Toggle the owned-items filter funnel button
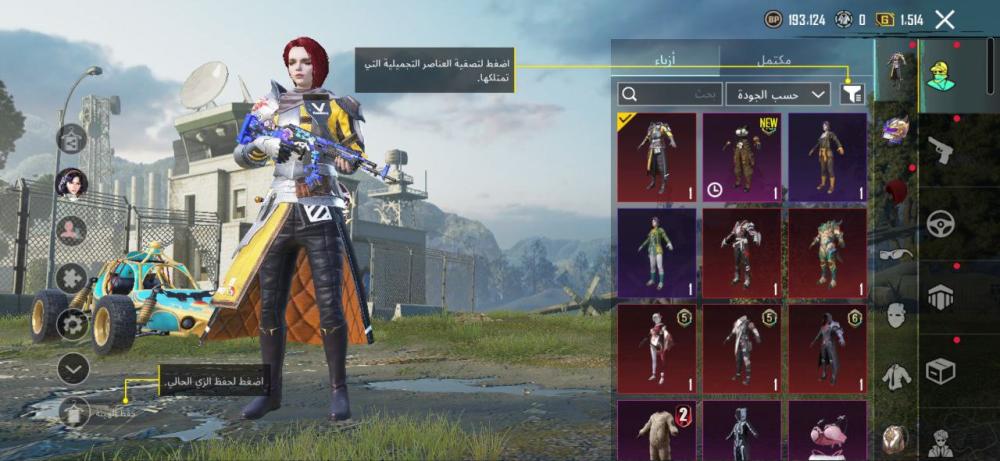This screenshot has height=461, width=1000. (x=853, y=94)
